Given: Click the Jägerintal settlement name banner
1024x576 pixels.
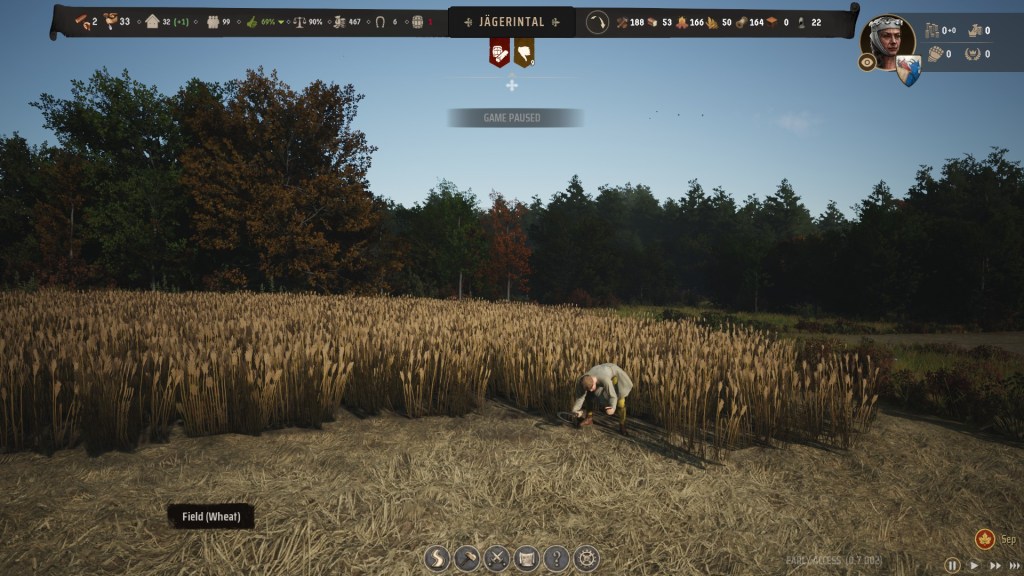Looking at the screenshot, I should tap(511, 22).
